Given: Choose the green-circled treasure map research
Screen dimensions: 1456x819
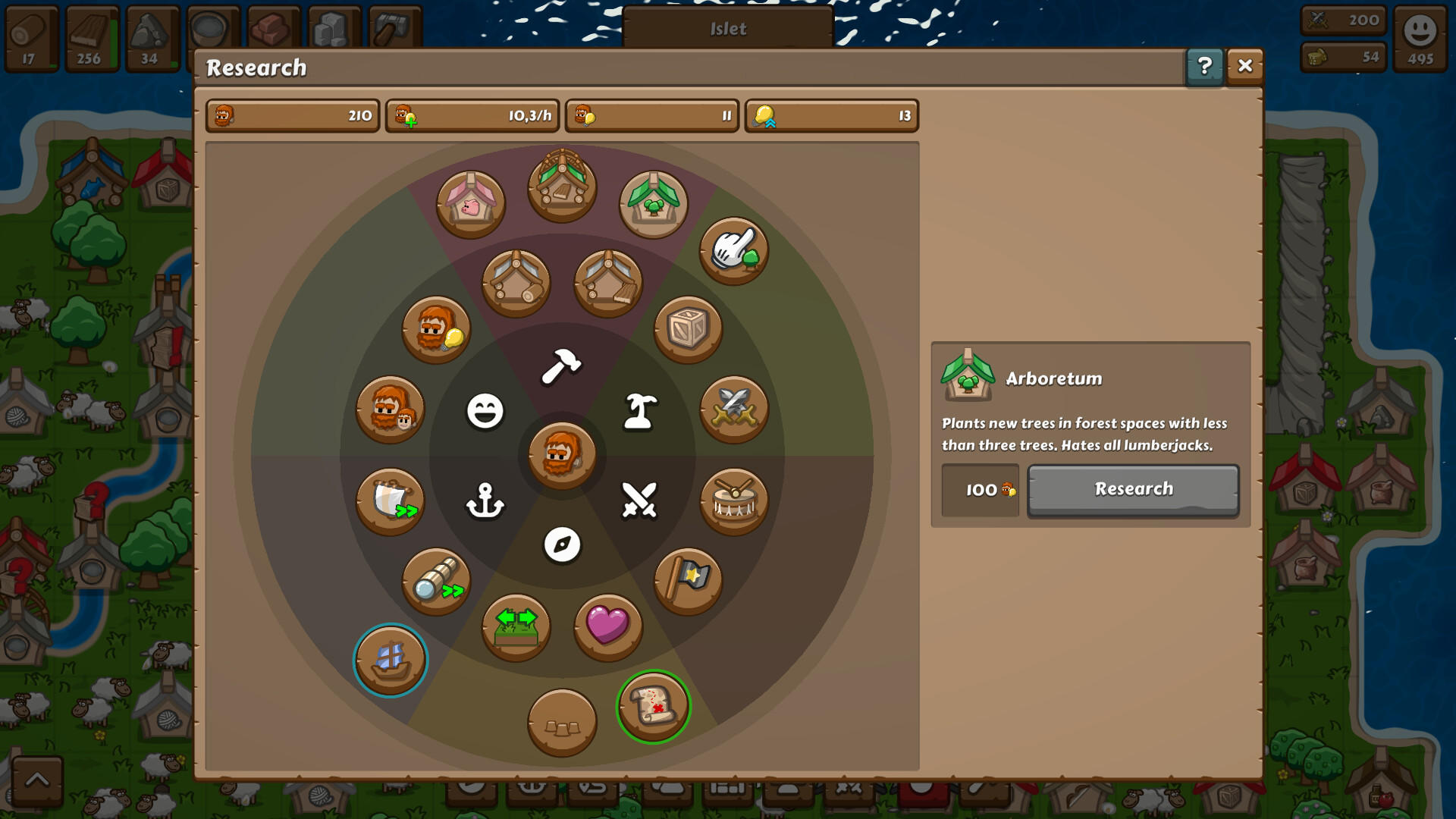Looking at the screenshot, I should pyautogui.click(x=653, y=705).
